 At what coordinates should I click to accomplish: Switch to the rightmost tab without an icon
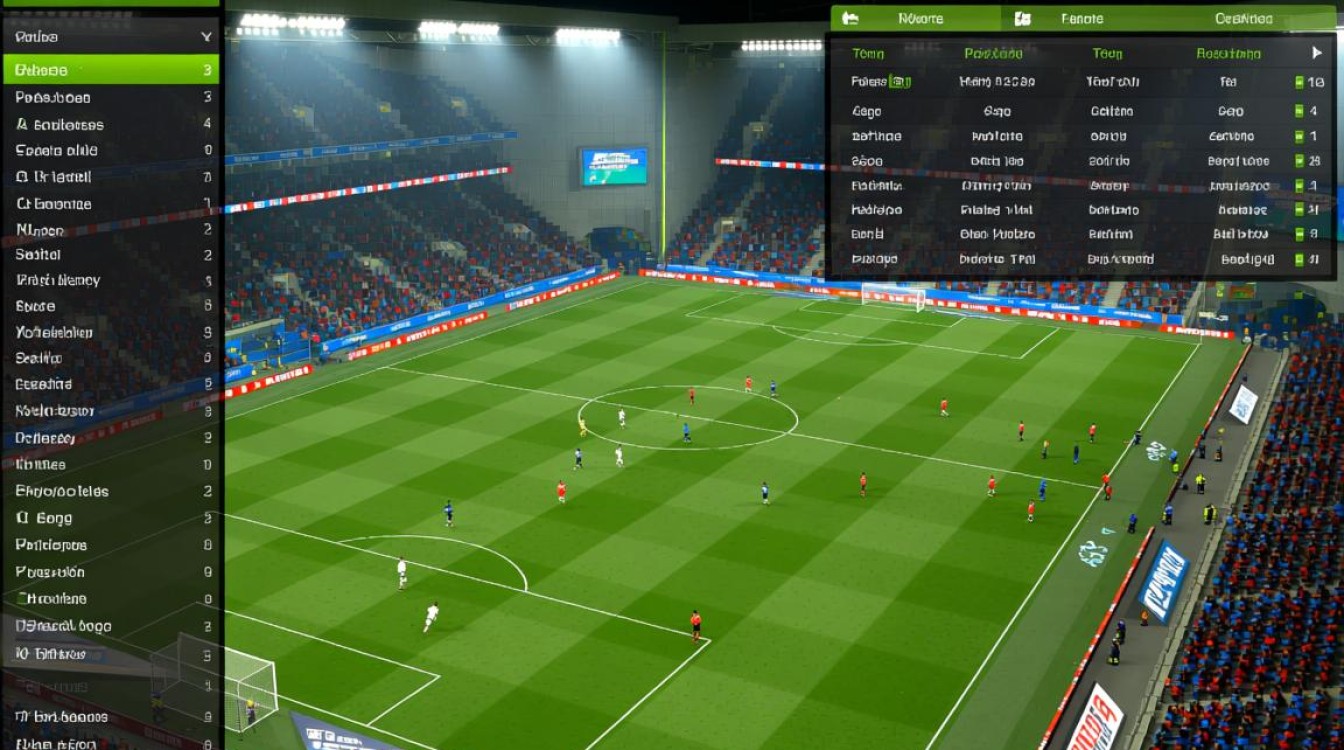coord(1243,18)
